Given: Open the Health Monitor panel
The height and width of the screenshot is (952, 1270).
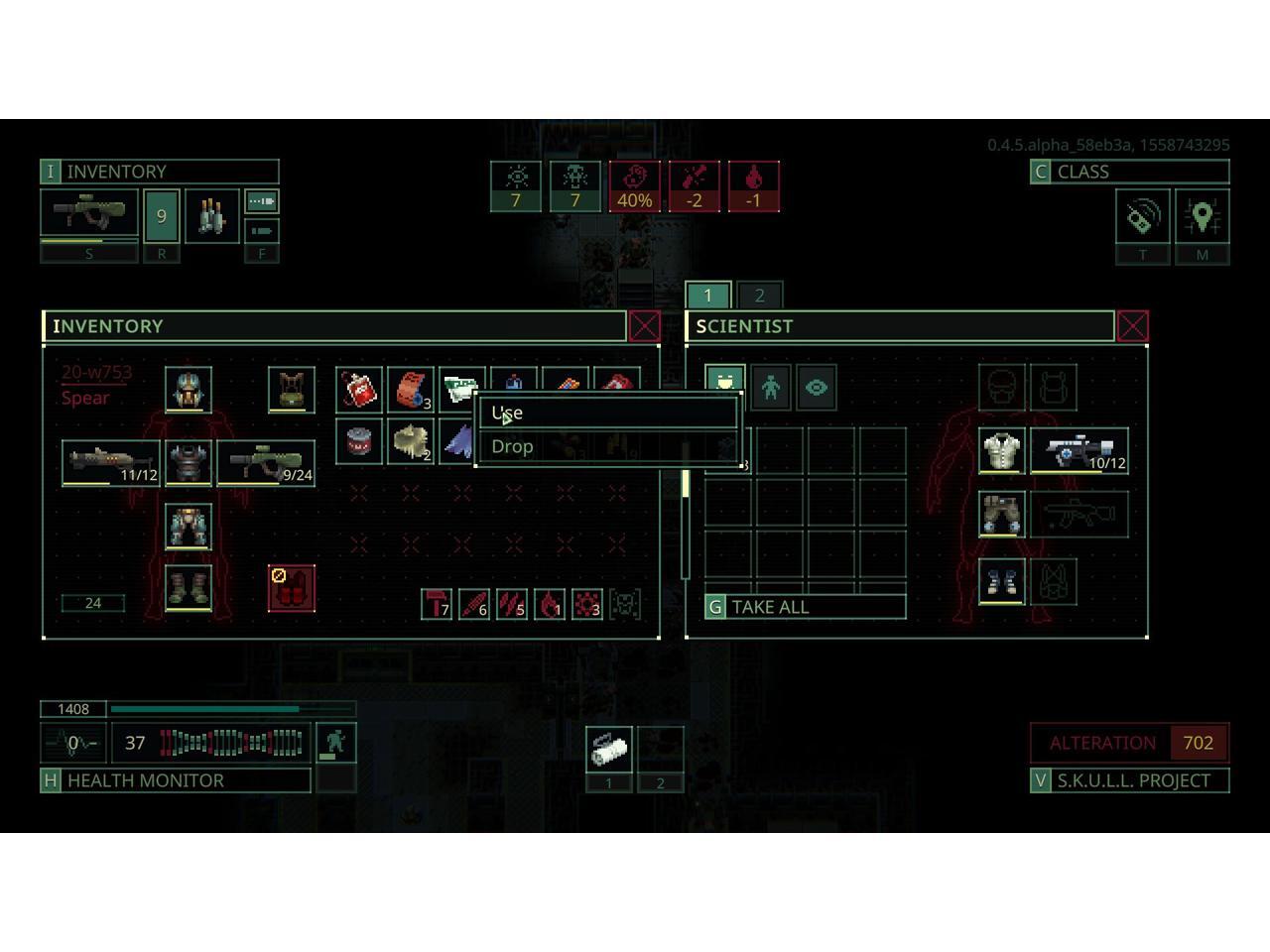Looking at the screenshot, I should point(177,780).
